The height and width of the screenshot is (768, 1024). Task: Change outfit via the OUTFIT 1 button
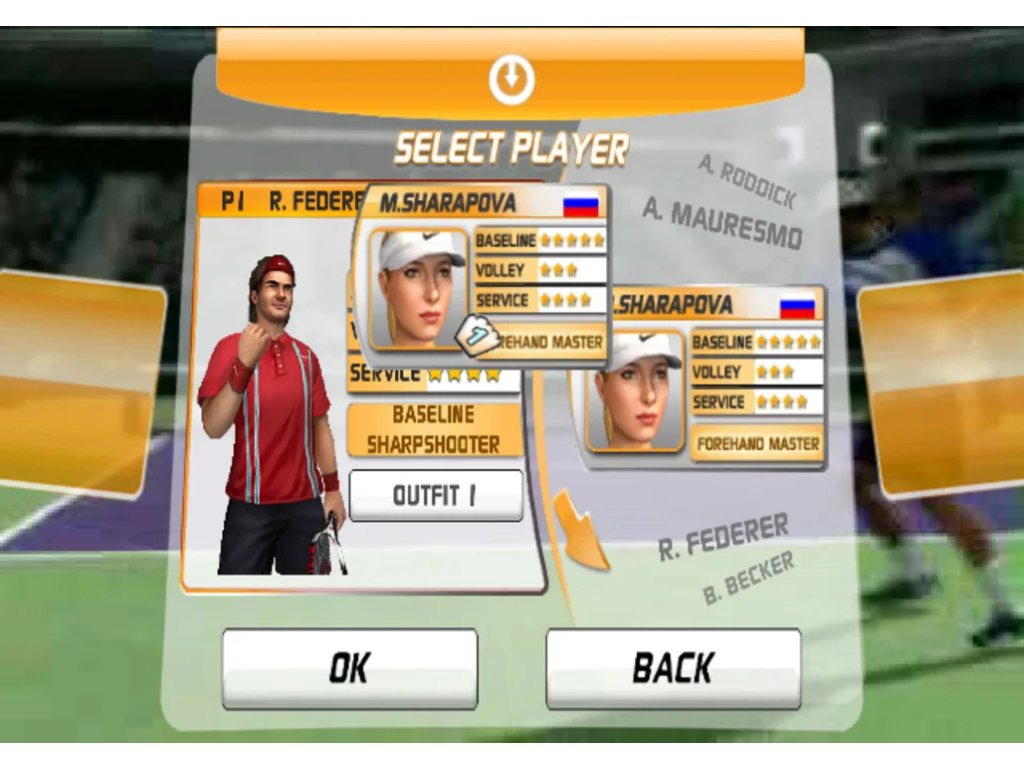click(x=435, y=496)
